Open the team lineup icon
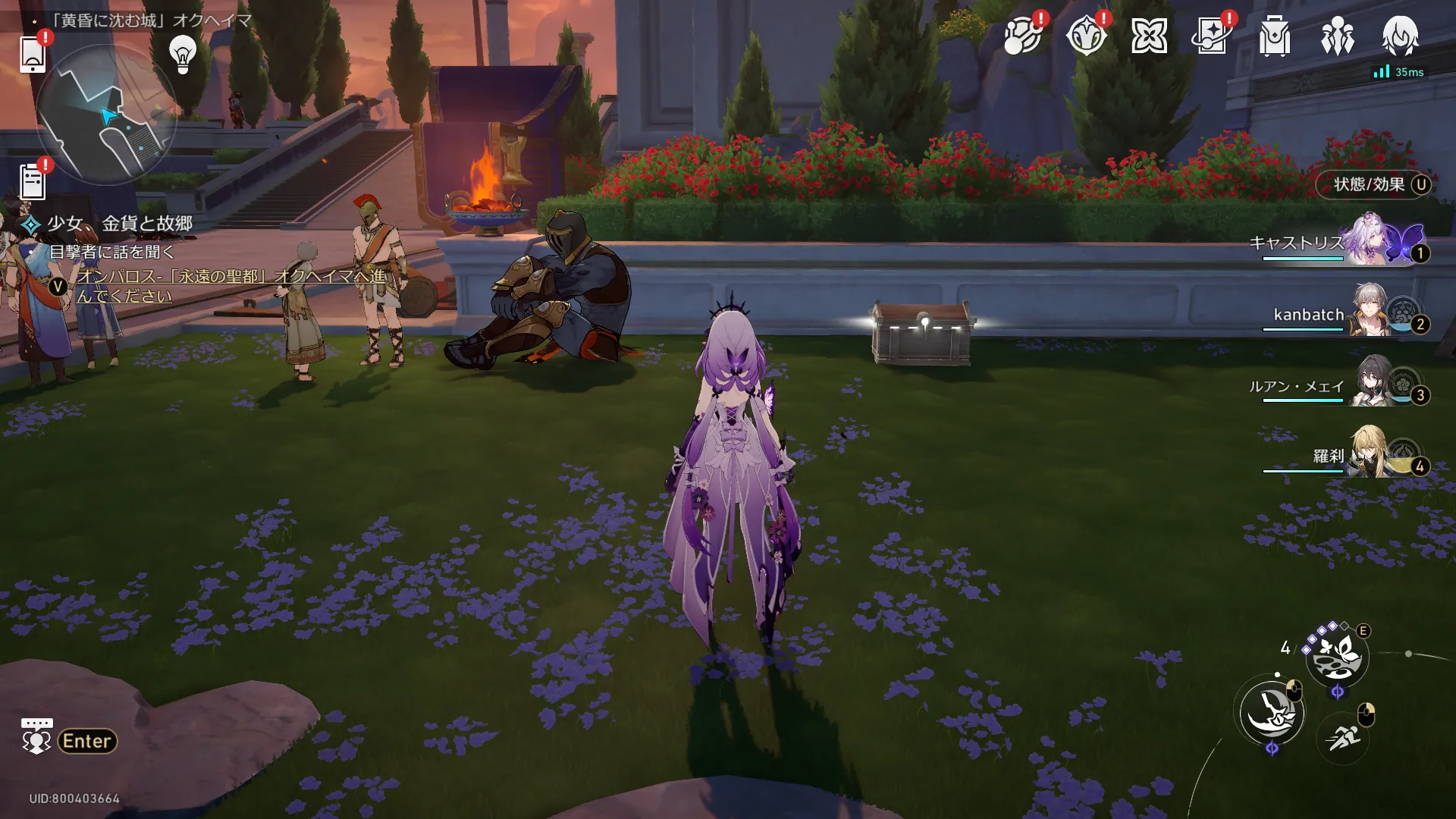 click(x=1338, y=36)
